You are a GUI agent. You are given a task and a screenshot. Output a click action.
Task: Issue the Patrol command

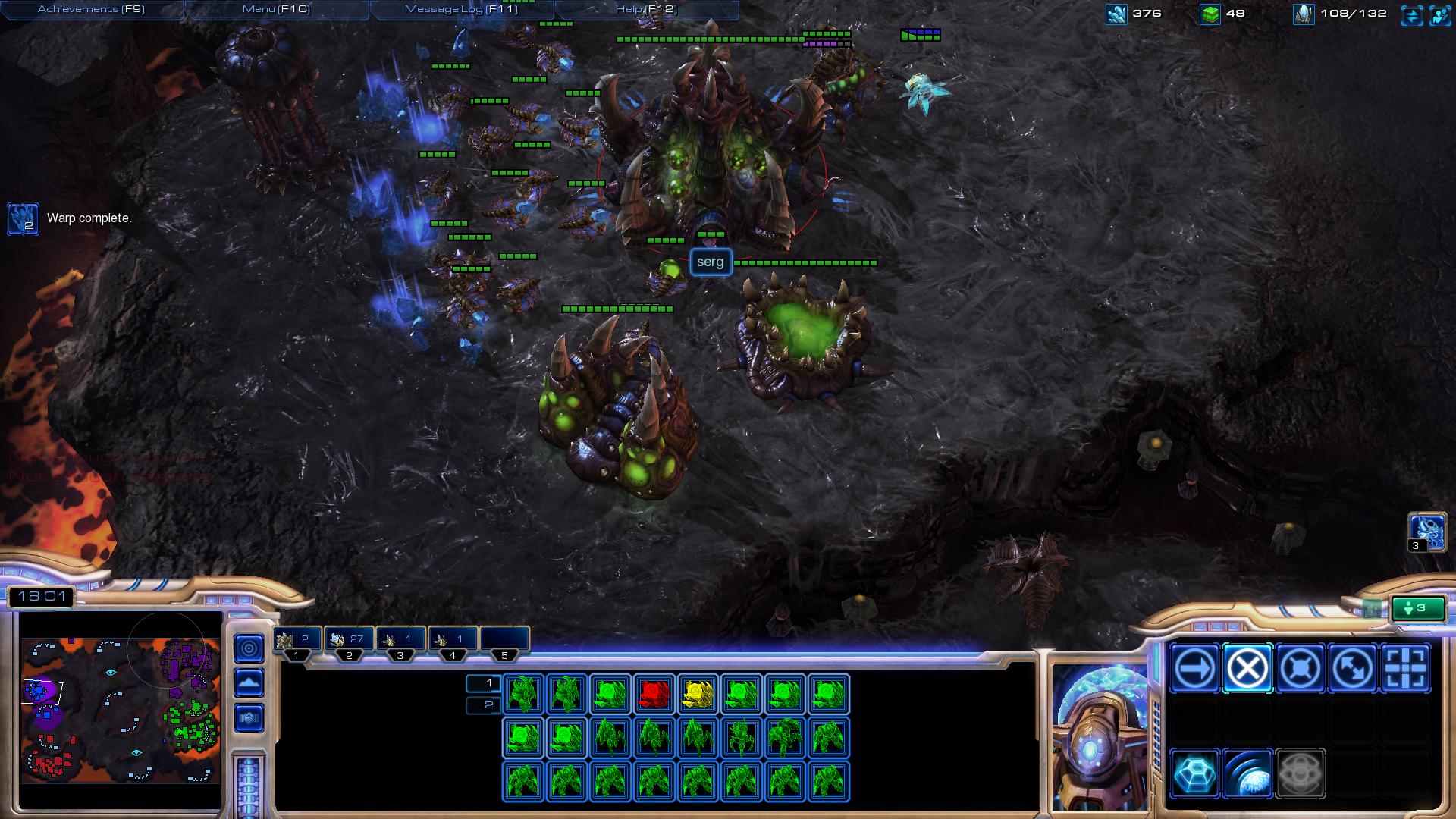[x=1353, y=669]
